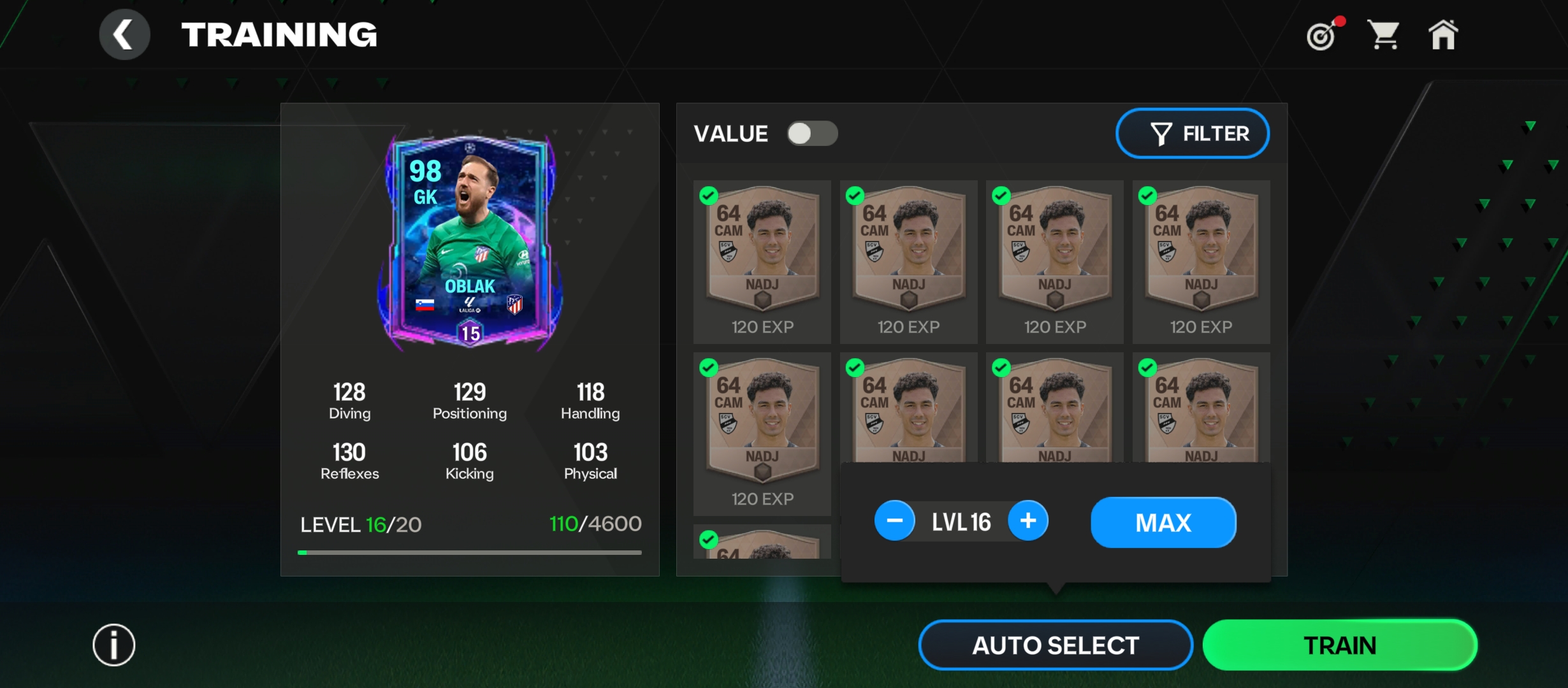Return to the home screen
Screen dimensions: 1568x688
coord(1443,34)
